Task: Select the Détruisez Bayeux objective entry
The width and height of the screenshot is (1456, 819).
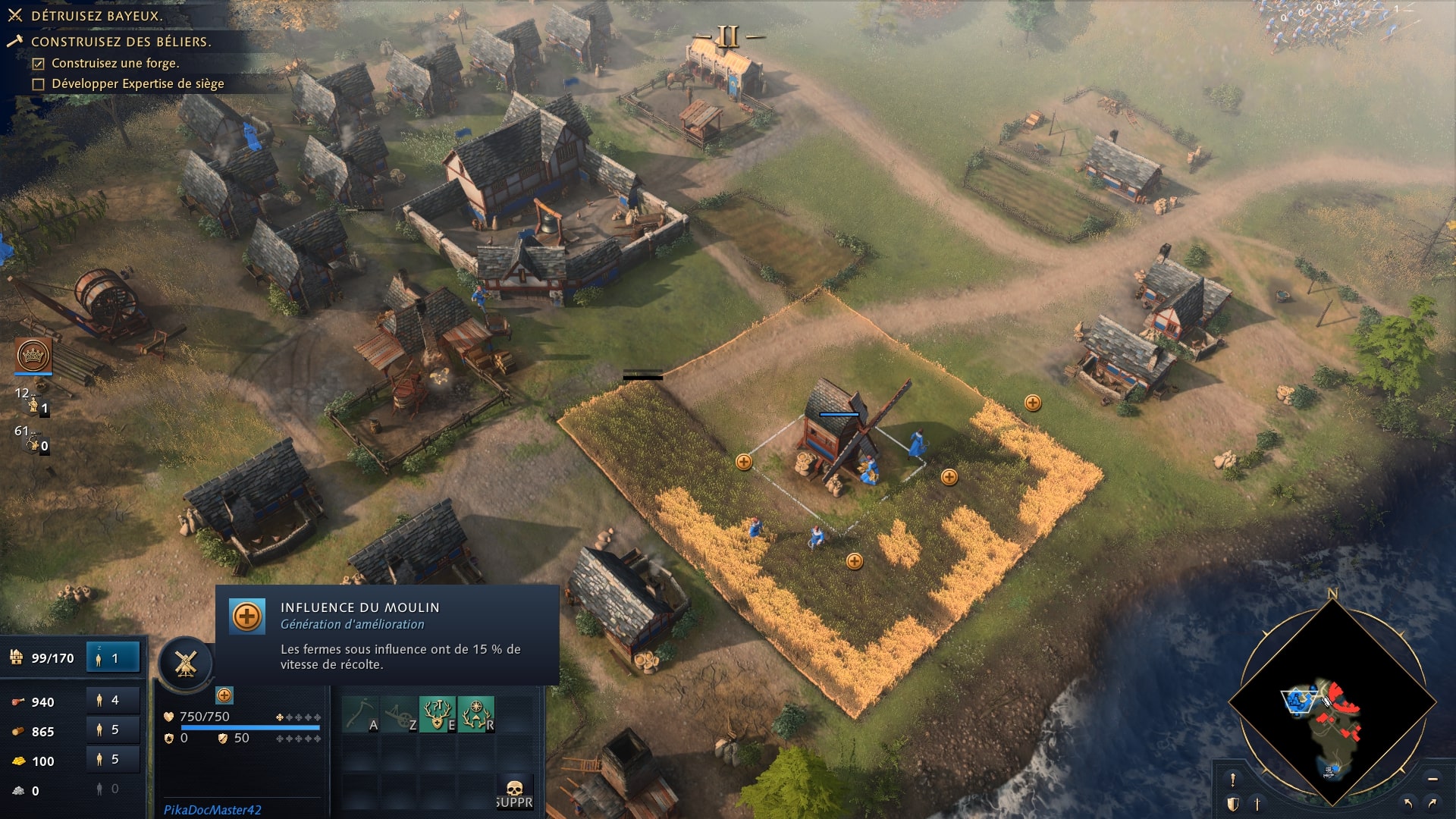Action: coord(99,13)
